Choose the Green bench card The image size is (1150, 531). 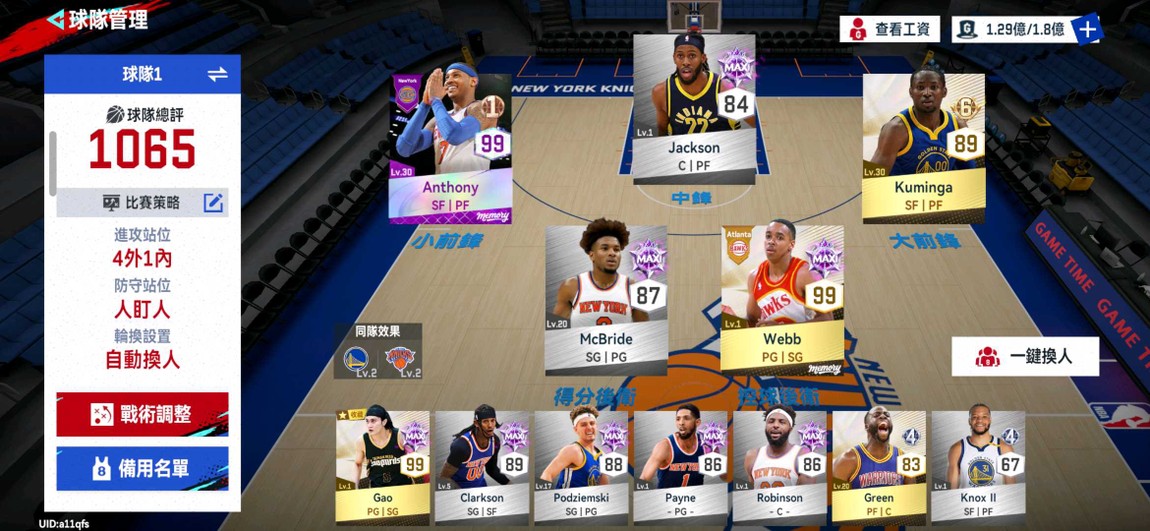tap(878, 466)
